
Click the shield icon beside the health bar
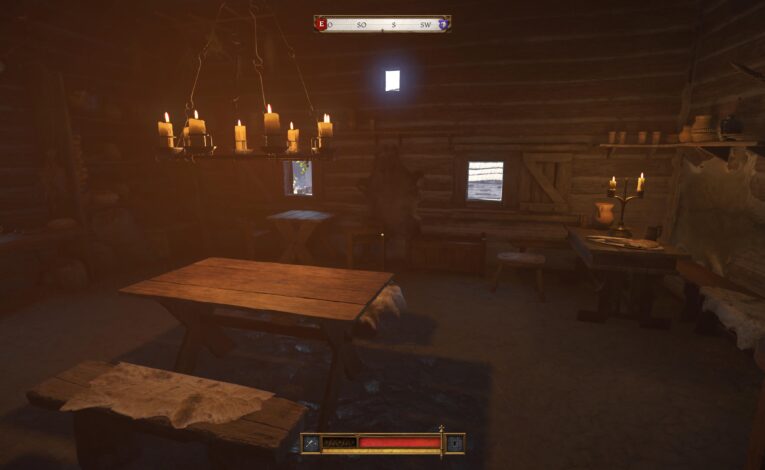[x=454, y=443]
